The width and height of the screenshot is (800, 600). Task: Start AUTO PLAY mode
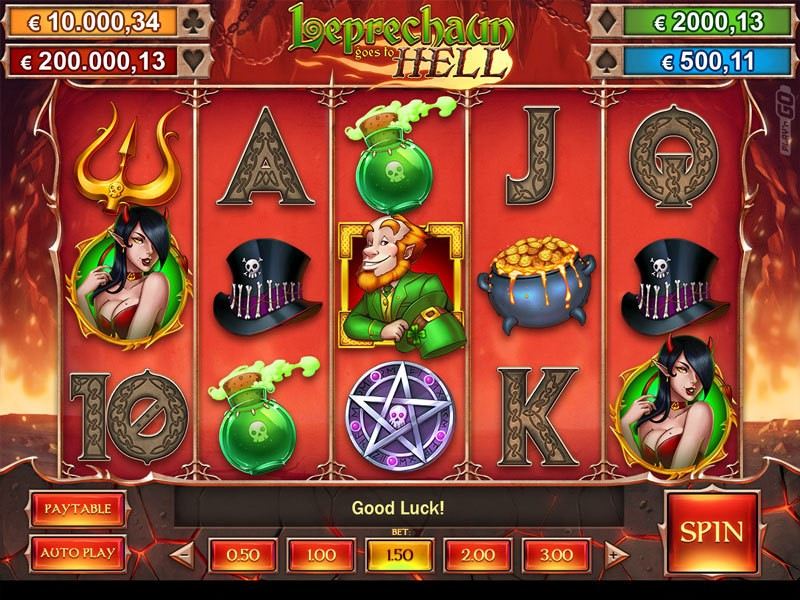click(77, 552)
